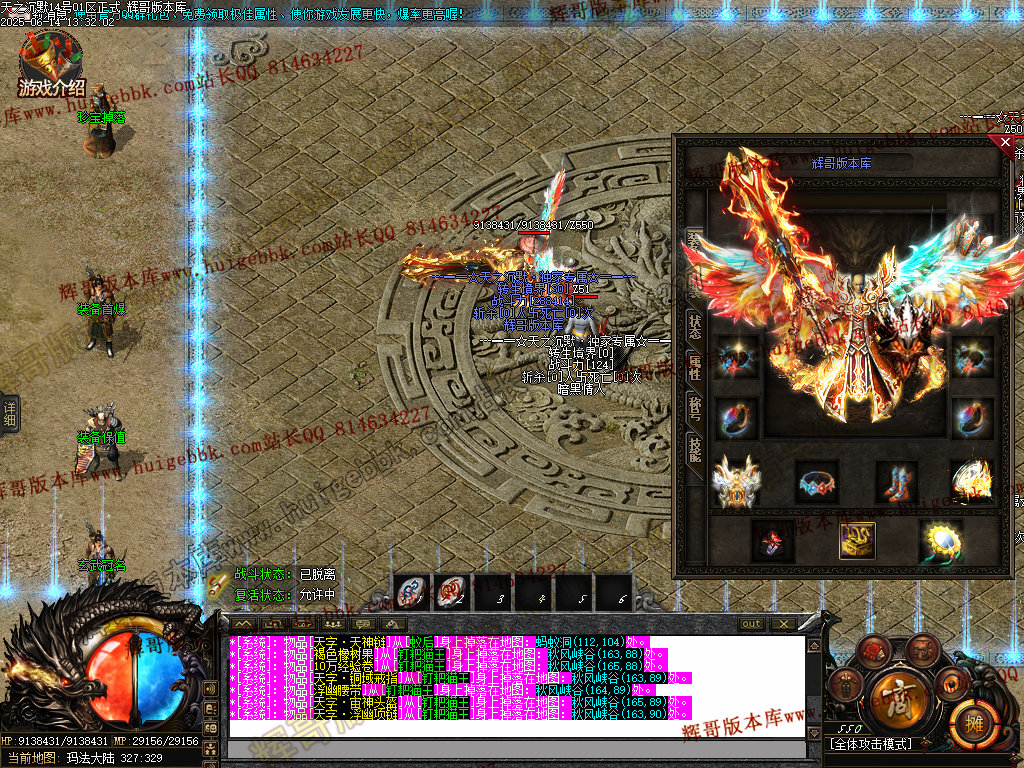The image size is (1024, 768).
Task: Use the item in hotbar slot 1
Action: click(x=412, y=593)
